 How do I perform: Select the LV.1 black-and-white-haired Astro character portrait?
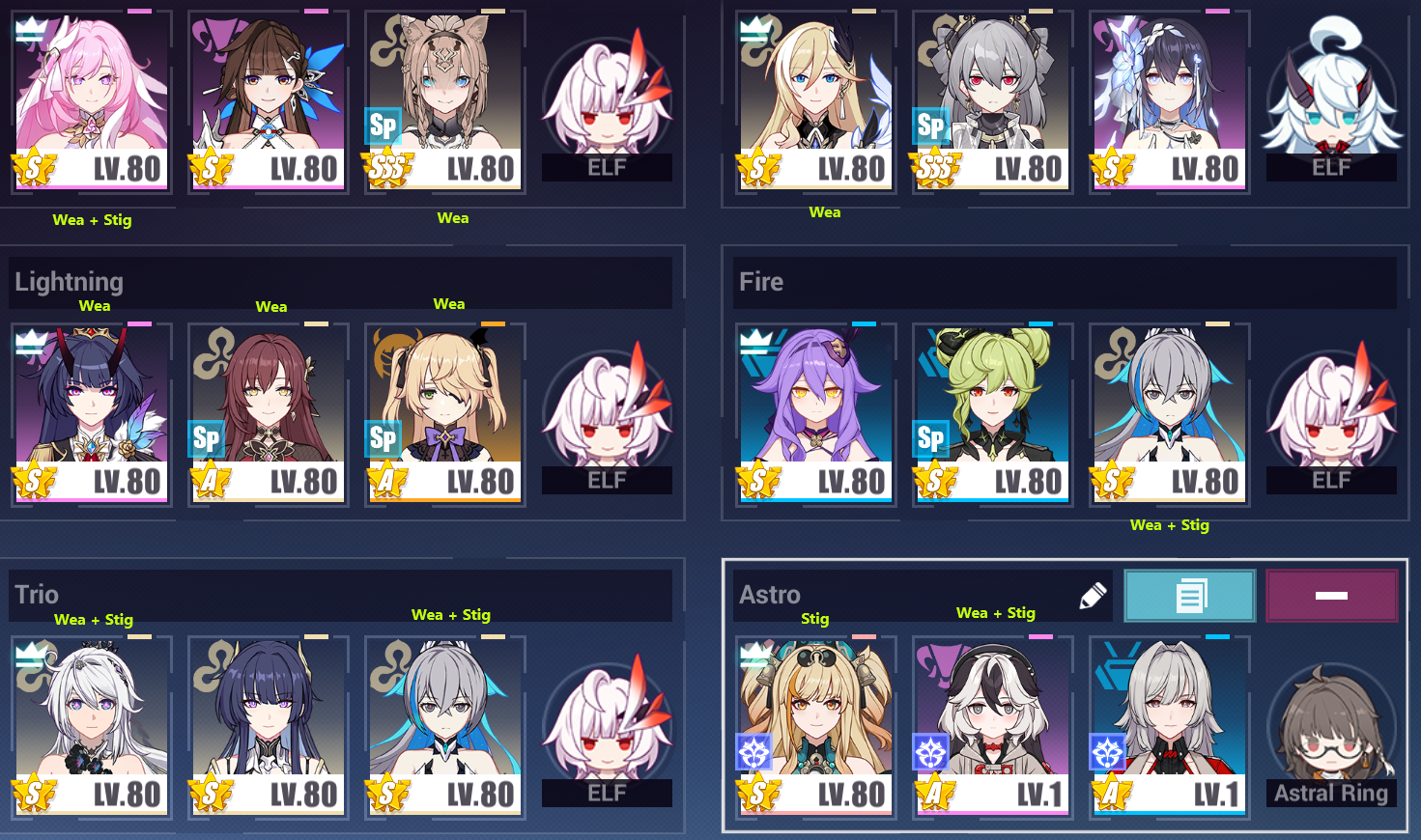click(991, 714)
